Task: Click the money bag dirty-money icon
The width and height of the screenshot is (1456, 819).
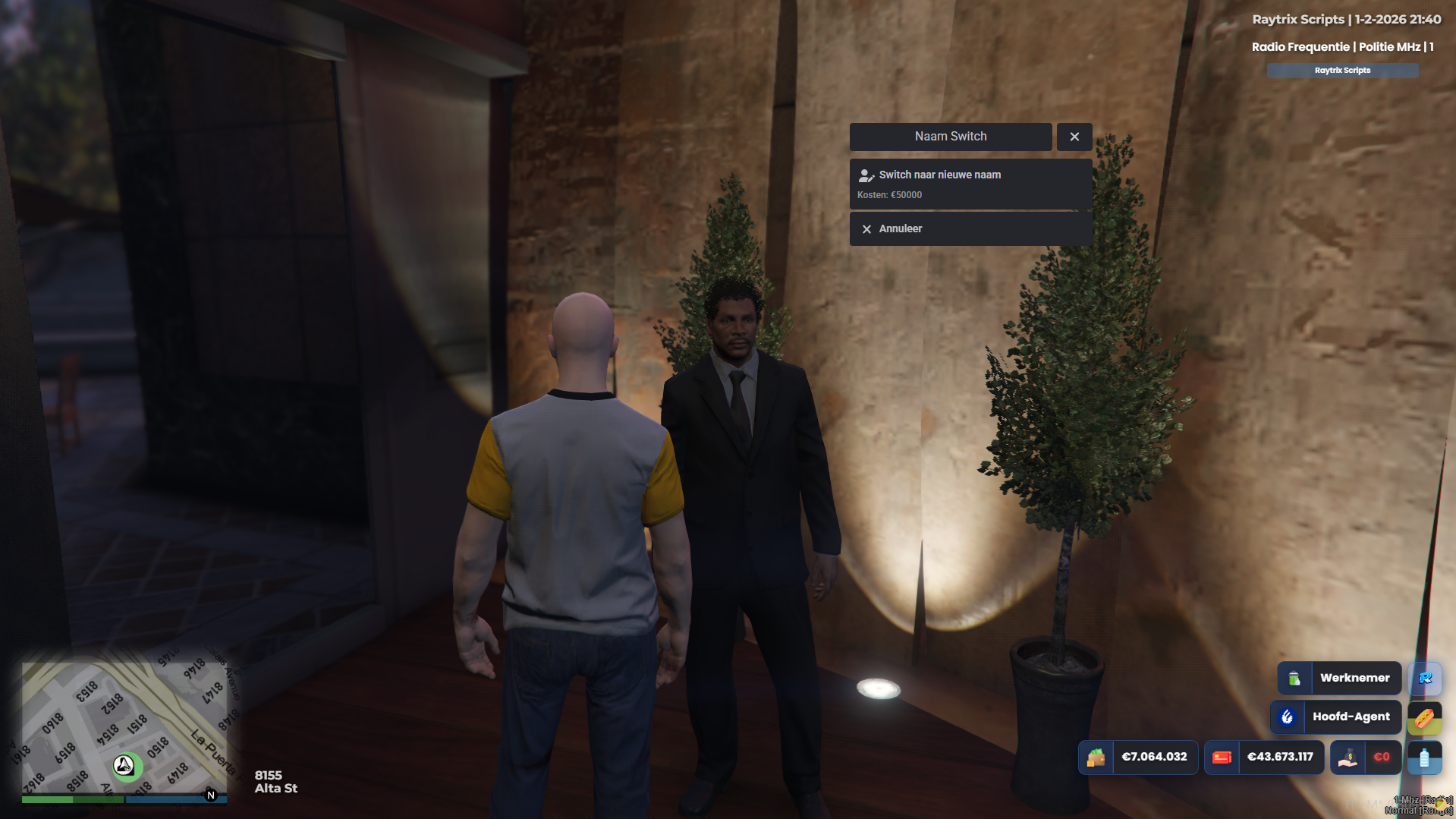Action: (x=1348, y=758)
